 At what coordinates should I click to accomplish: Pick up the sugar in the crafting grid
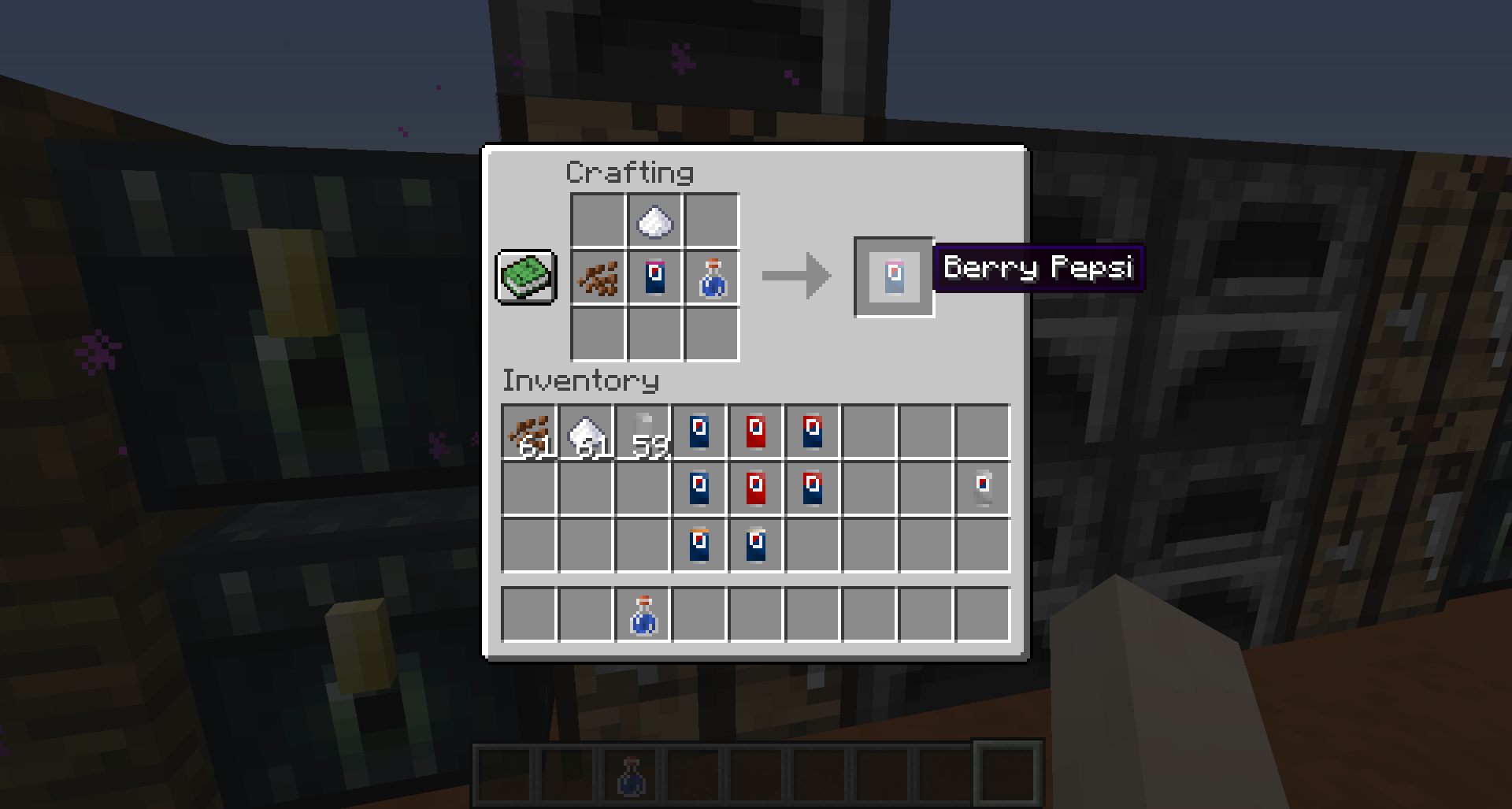(x=653, y=223)
